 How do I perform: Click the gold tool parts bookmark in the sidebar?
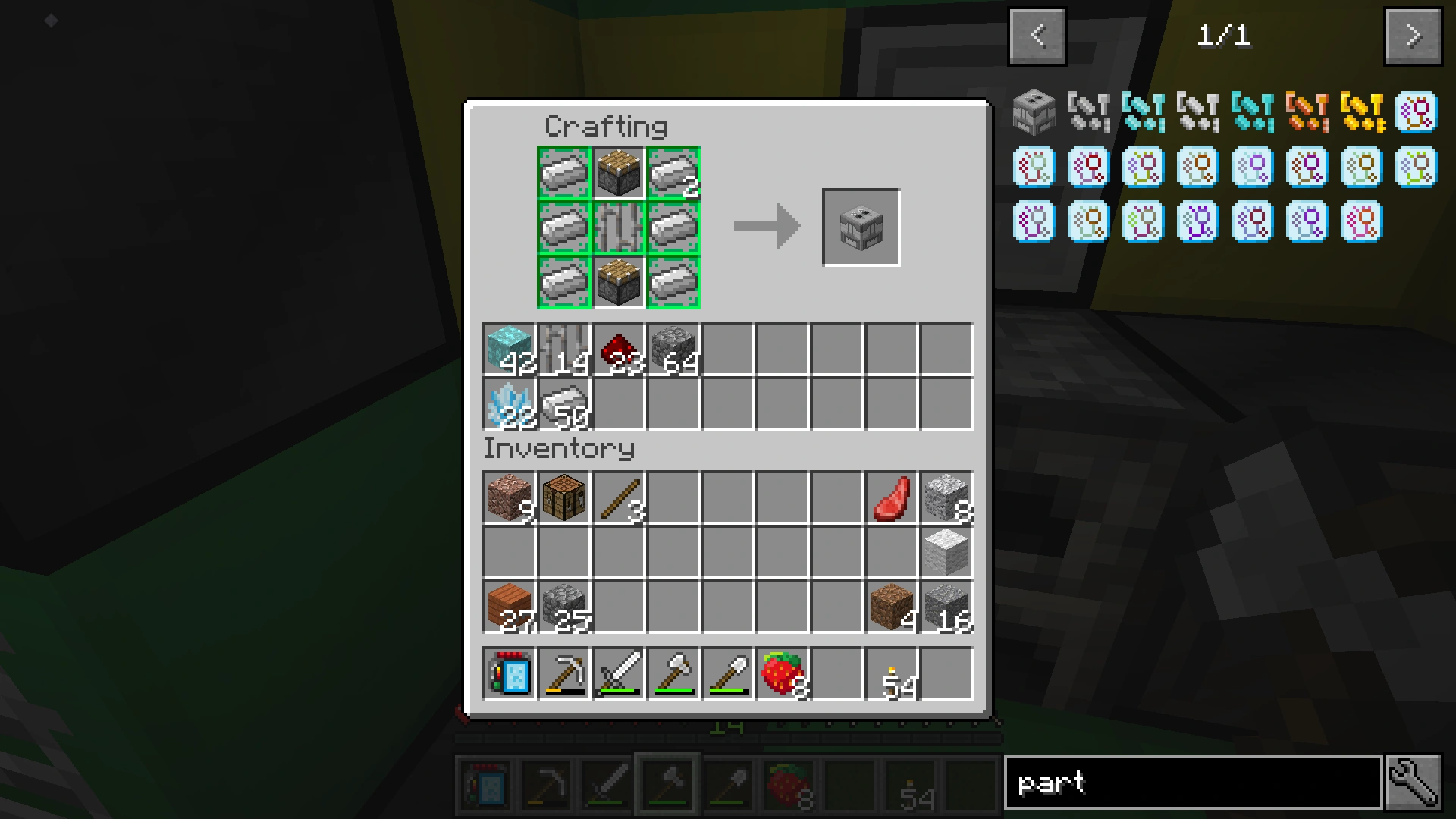click(x=1362, y=114)
